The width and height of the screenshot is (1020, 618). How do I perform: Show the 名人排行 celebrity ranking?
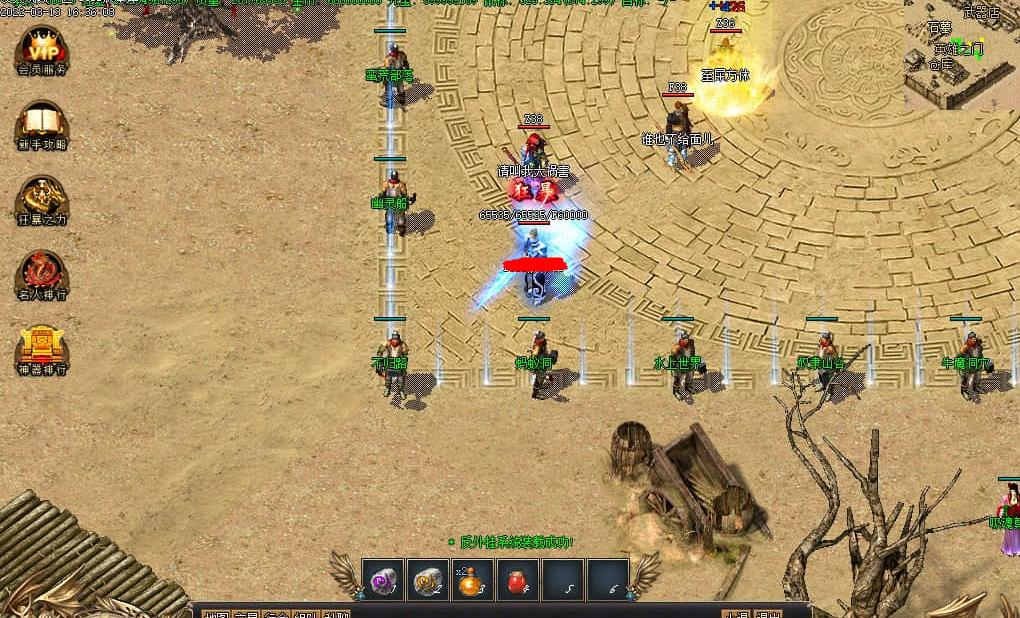tap(42, 272)
